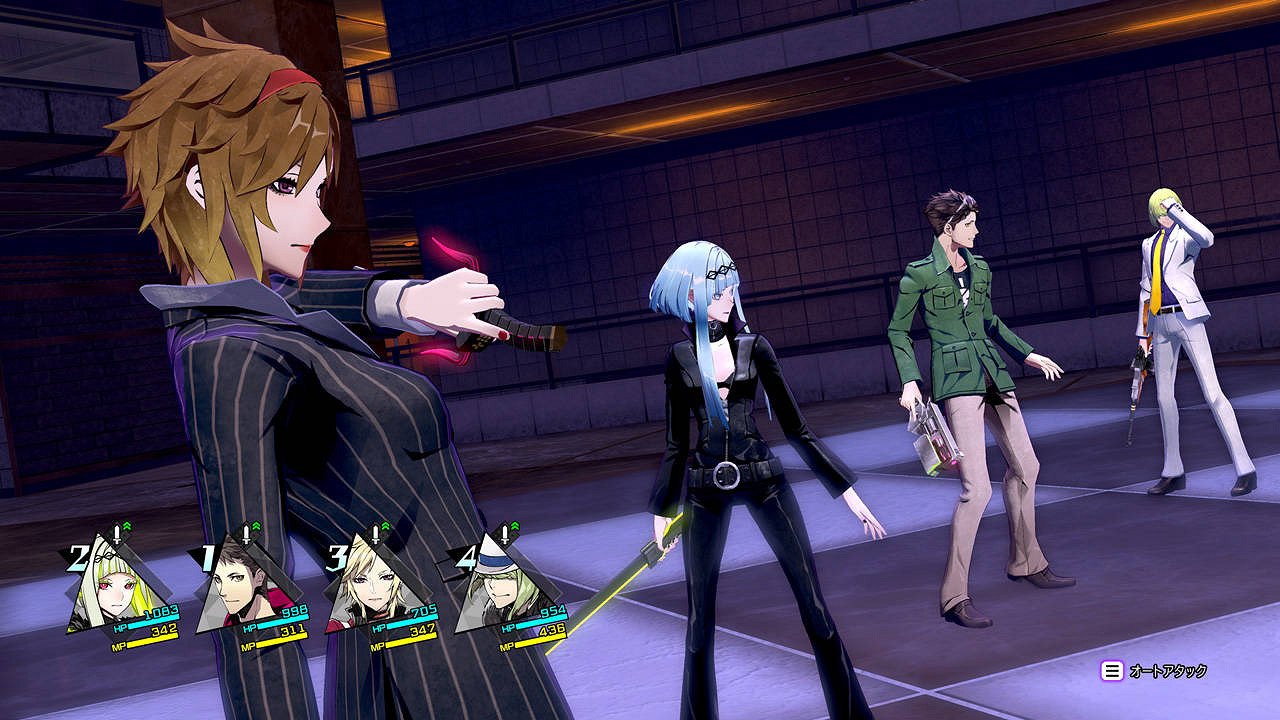Click the green up-arrow buff indicator on slot 1
This screenshot has height=720, width=1280.
coord(256,525)
